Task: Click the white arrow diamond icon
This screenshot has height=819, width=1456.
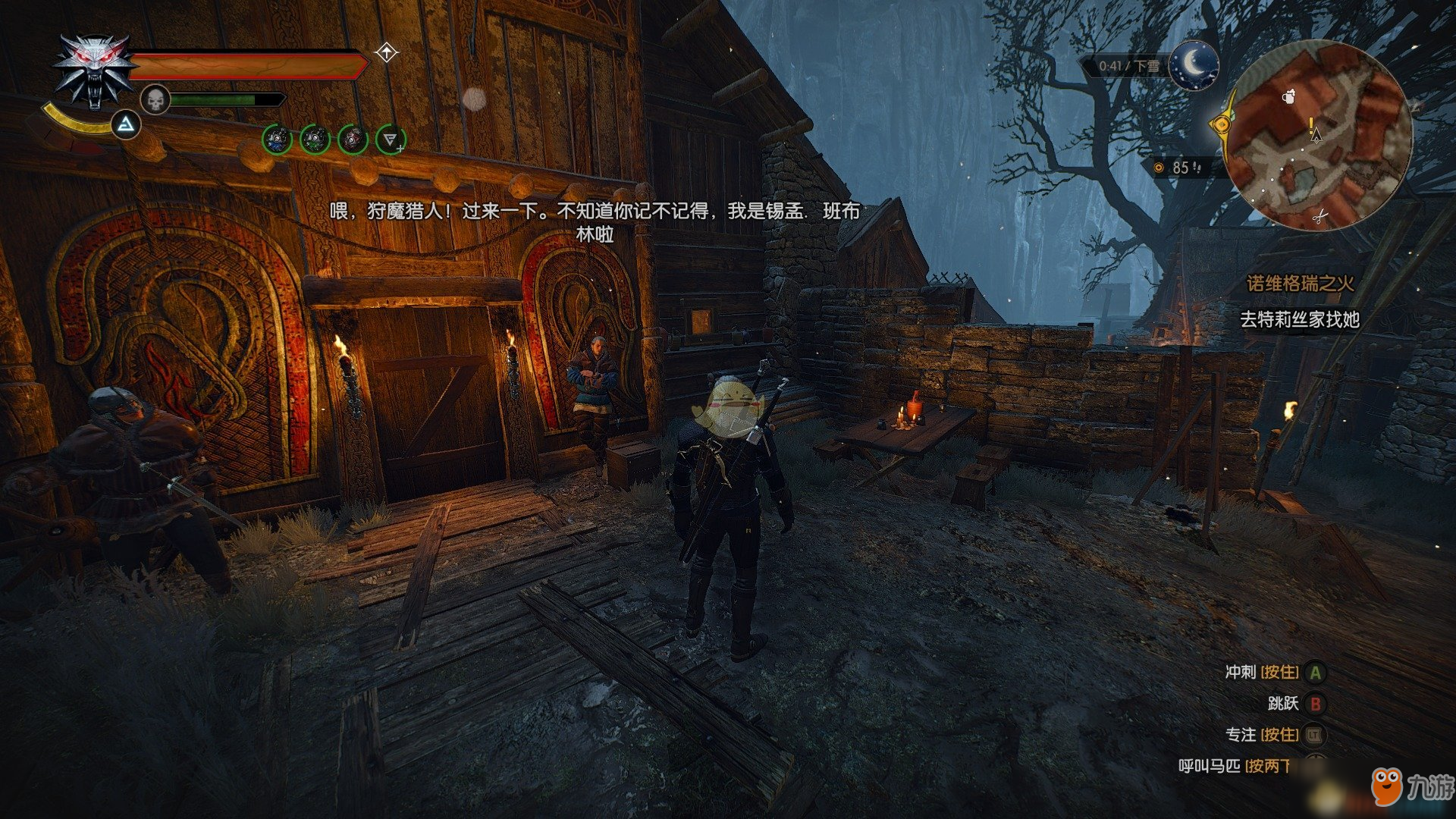Action: [387, 53]
